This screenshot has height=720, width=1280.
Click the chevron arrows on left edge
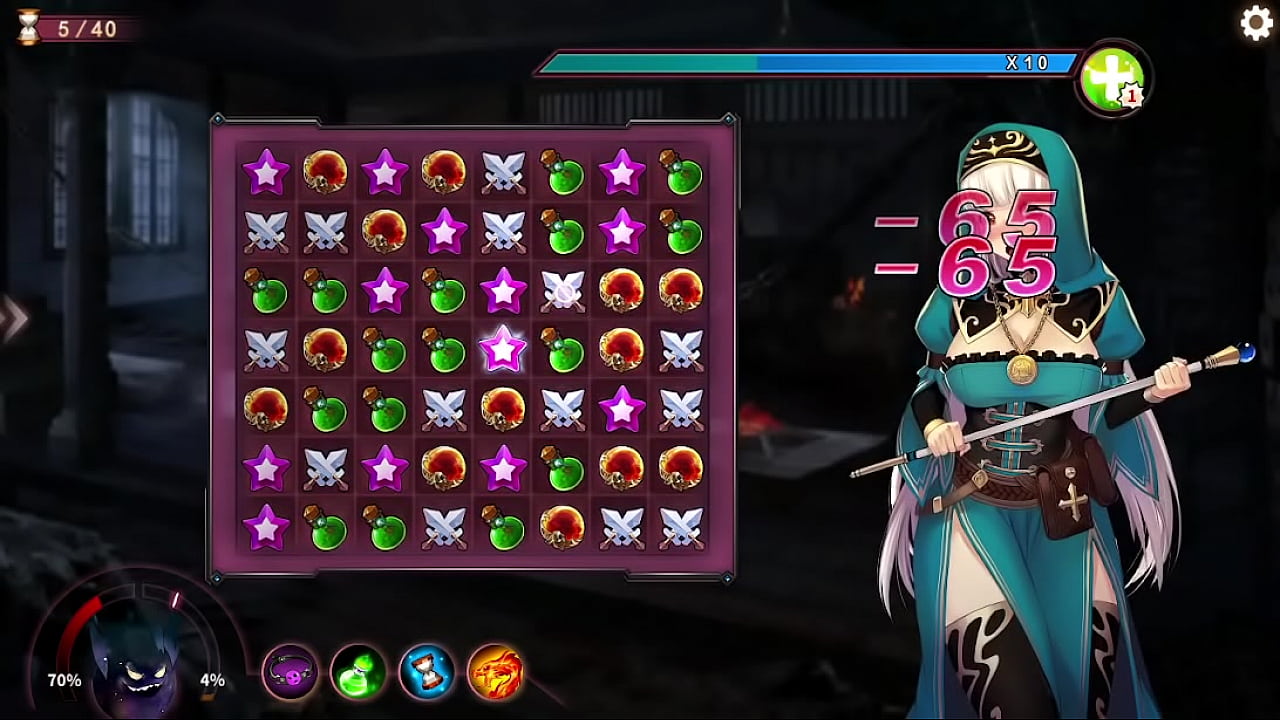14,320
